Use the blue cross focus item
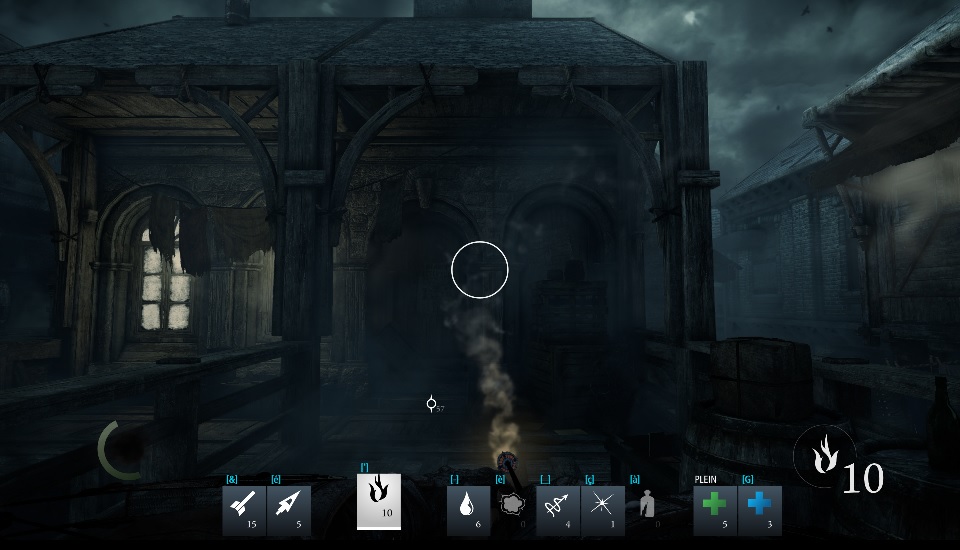Image resolution: width=960 pixels, height=550 pixels. coord(759,510)
